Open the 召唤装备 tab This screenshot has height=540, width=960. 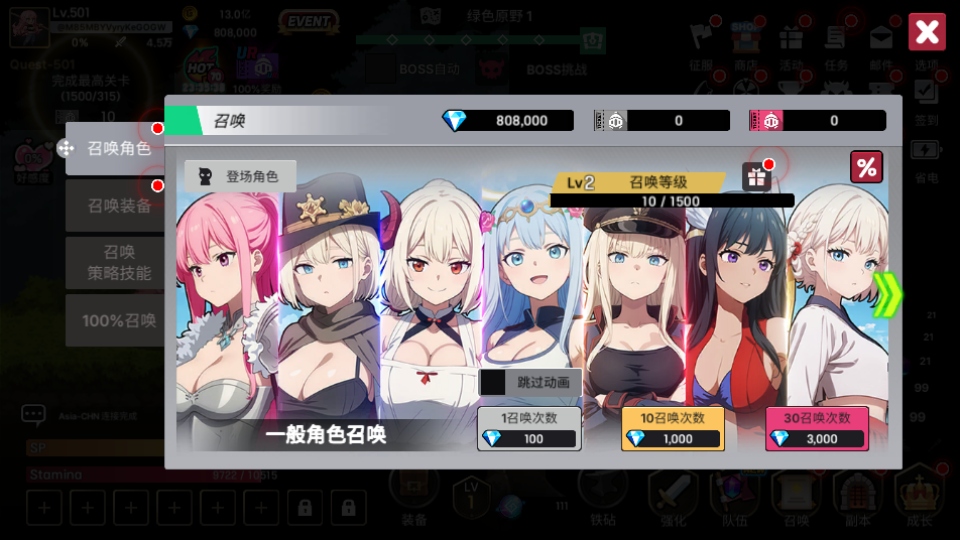tap(118, 206)
